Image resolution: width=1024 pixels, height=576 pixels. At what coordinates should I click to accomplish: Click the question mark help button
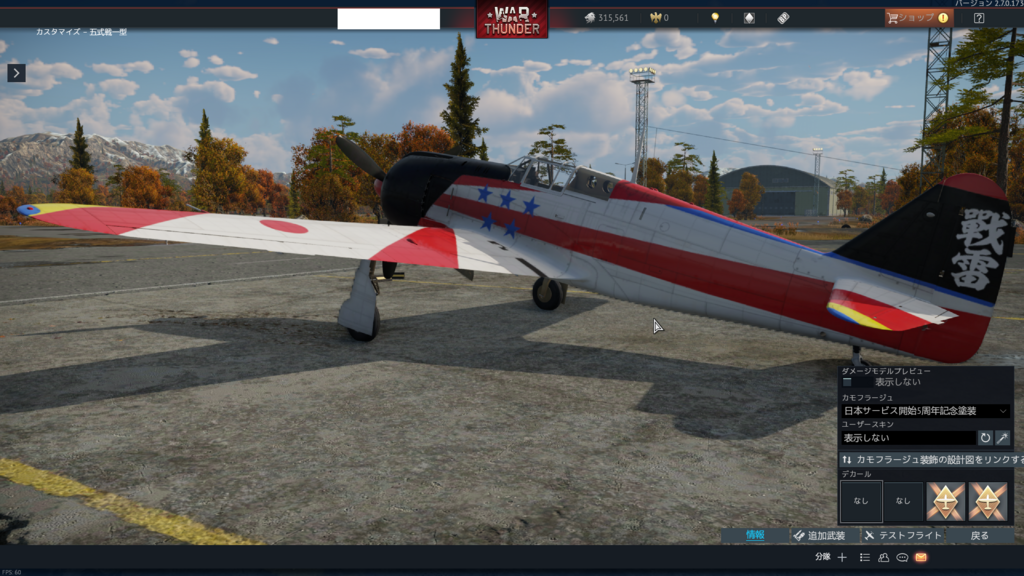coord(979,18)
